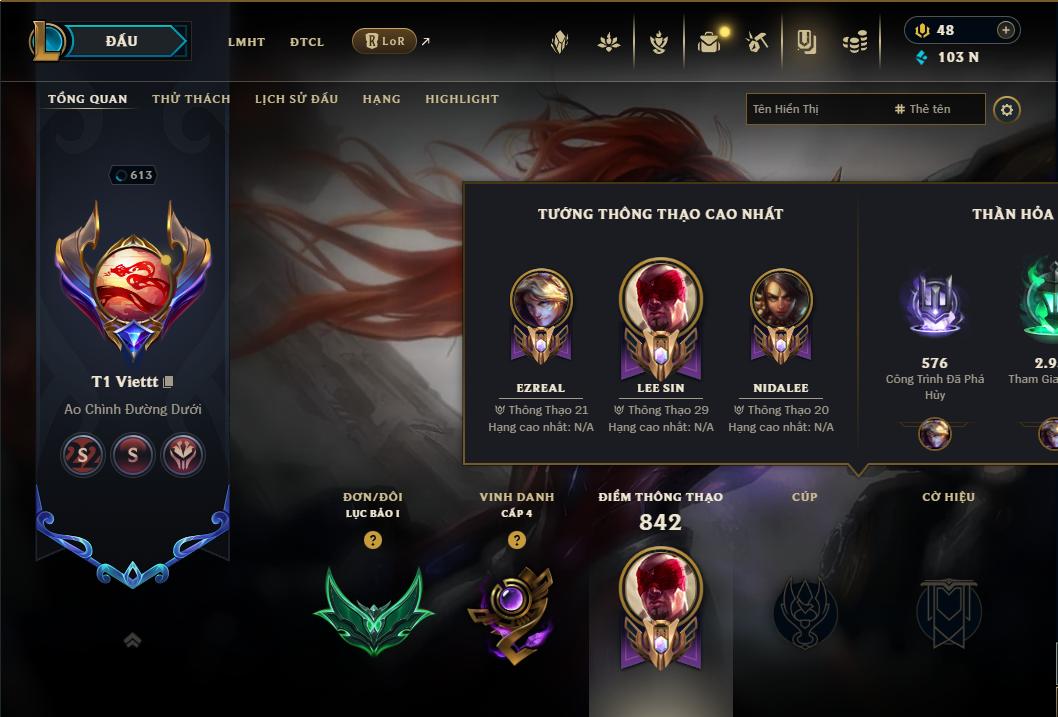
Task: Open the lotus flower icon in top bar
Action: click(608, 42)
